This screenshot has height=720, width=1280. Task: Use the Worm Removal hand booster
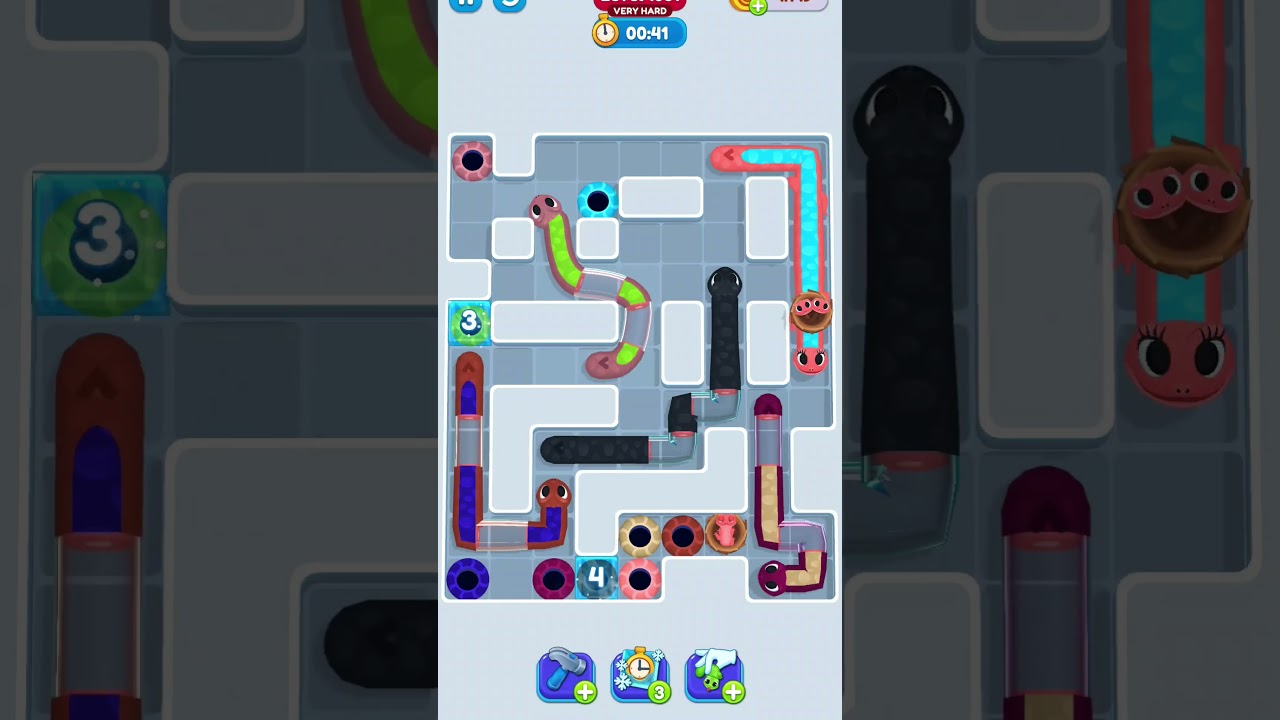tap(714, 675)
